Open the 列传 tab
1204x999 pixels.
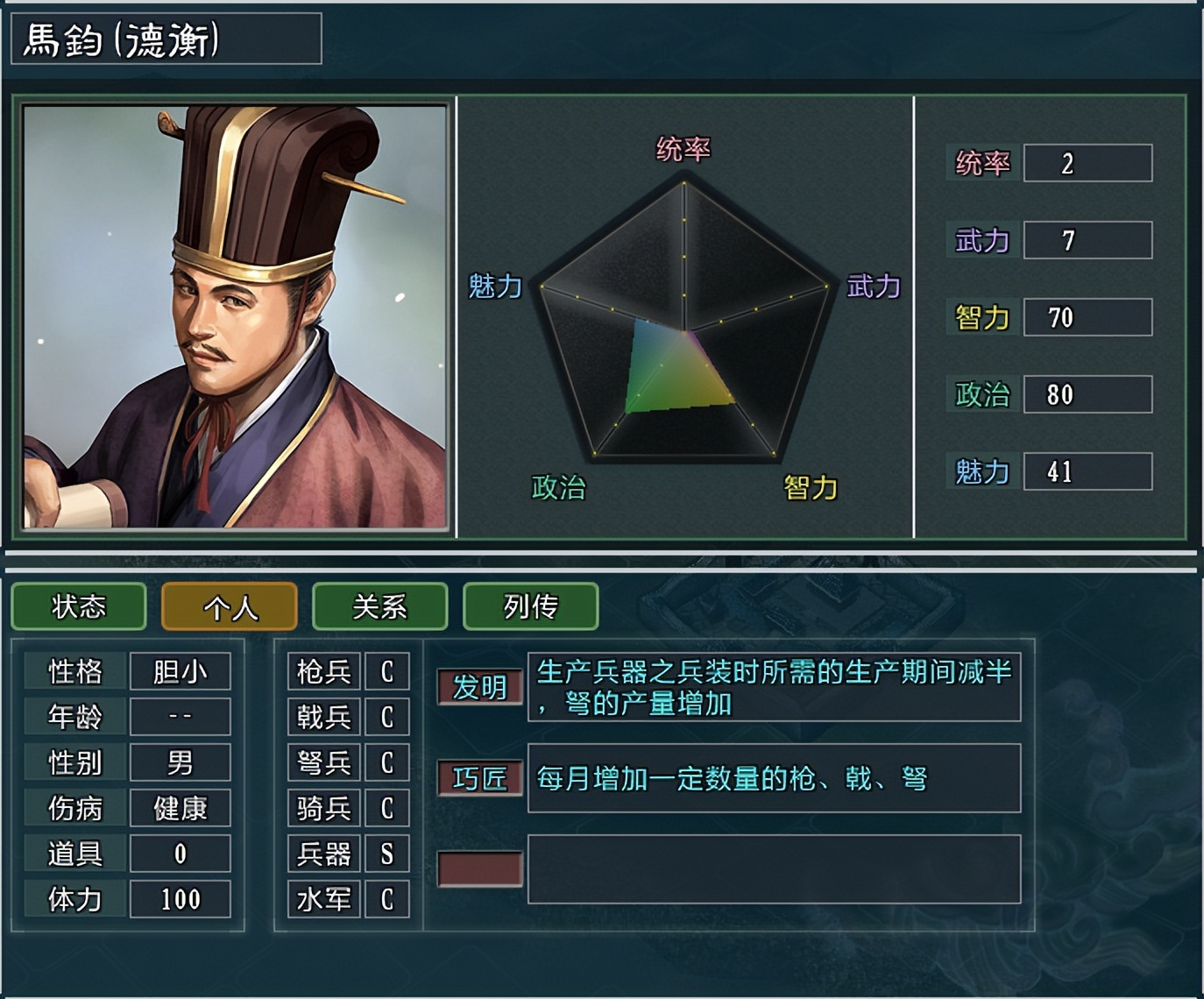(x=529, y=606)
